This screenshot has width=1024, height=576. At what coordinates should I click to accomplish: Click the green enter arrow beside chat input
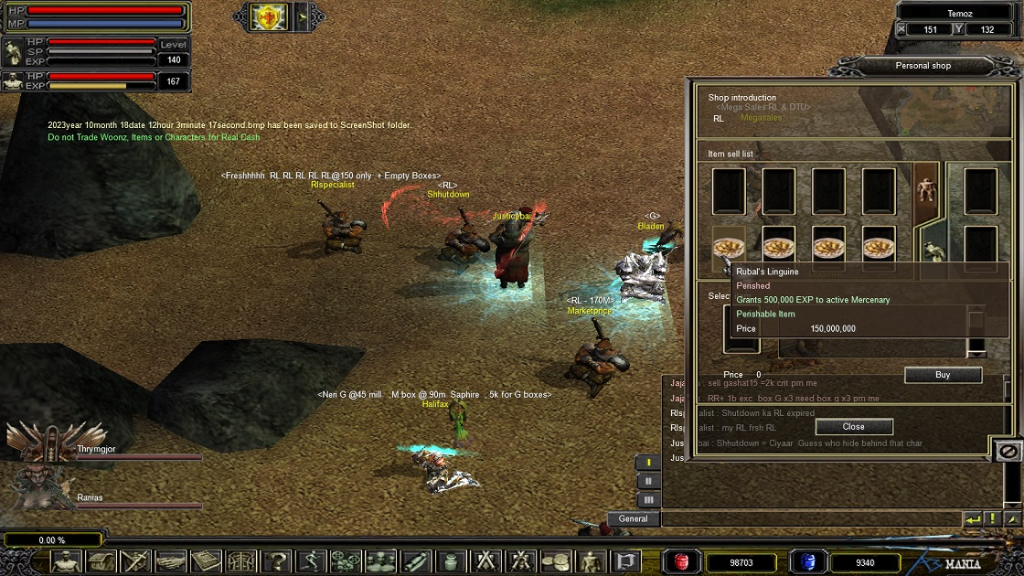973,519
